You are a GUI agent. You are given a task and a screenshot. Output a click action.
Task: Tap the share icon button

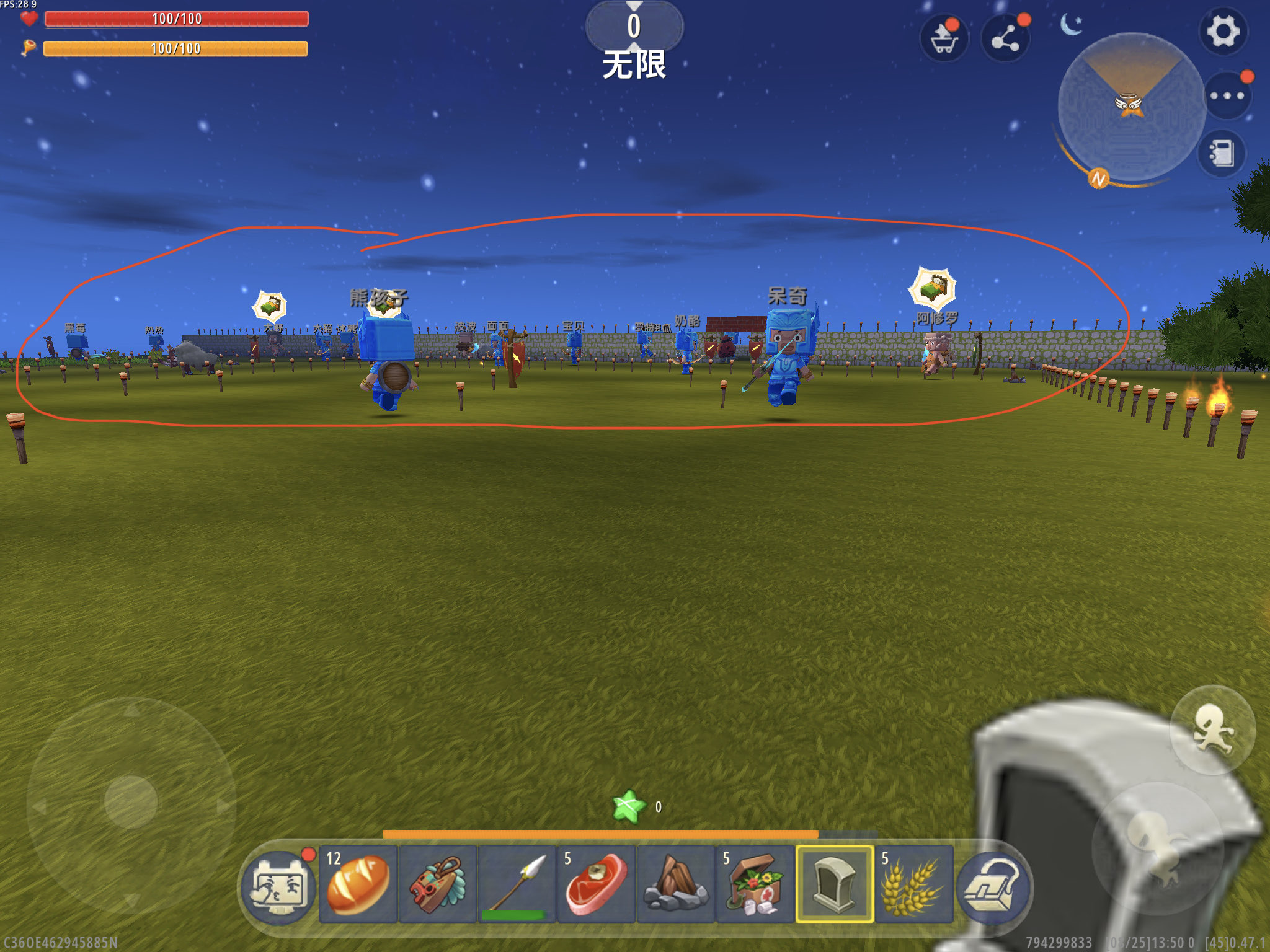[1005, 38]
